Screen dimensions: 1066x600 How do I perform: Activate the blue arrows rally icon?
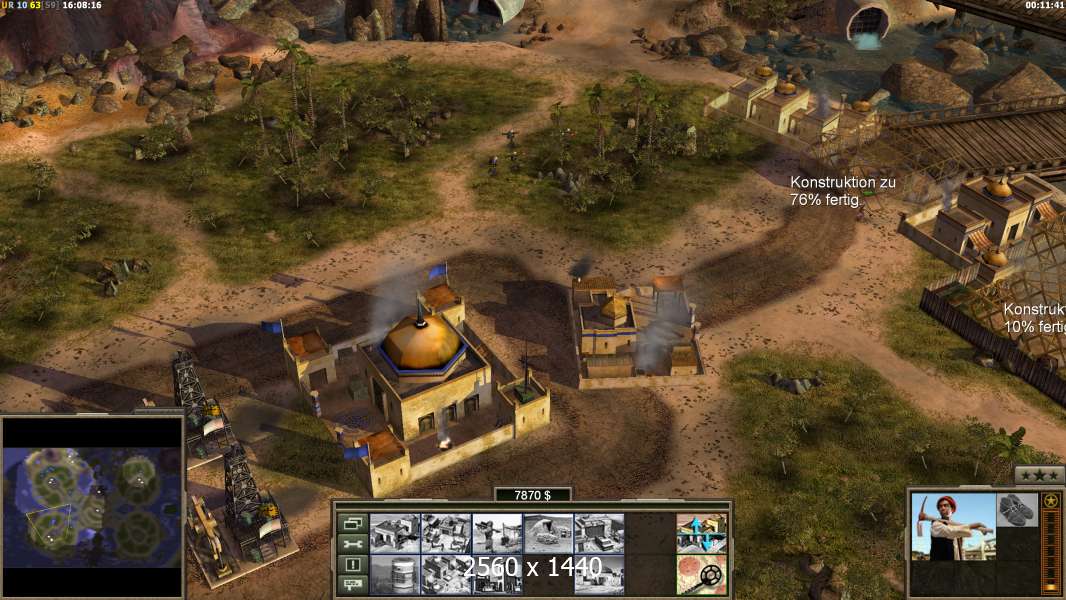click(x=702, y=533)
